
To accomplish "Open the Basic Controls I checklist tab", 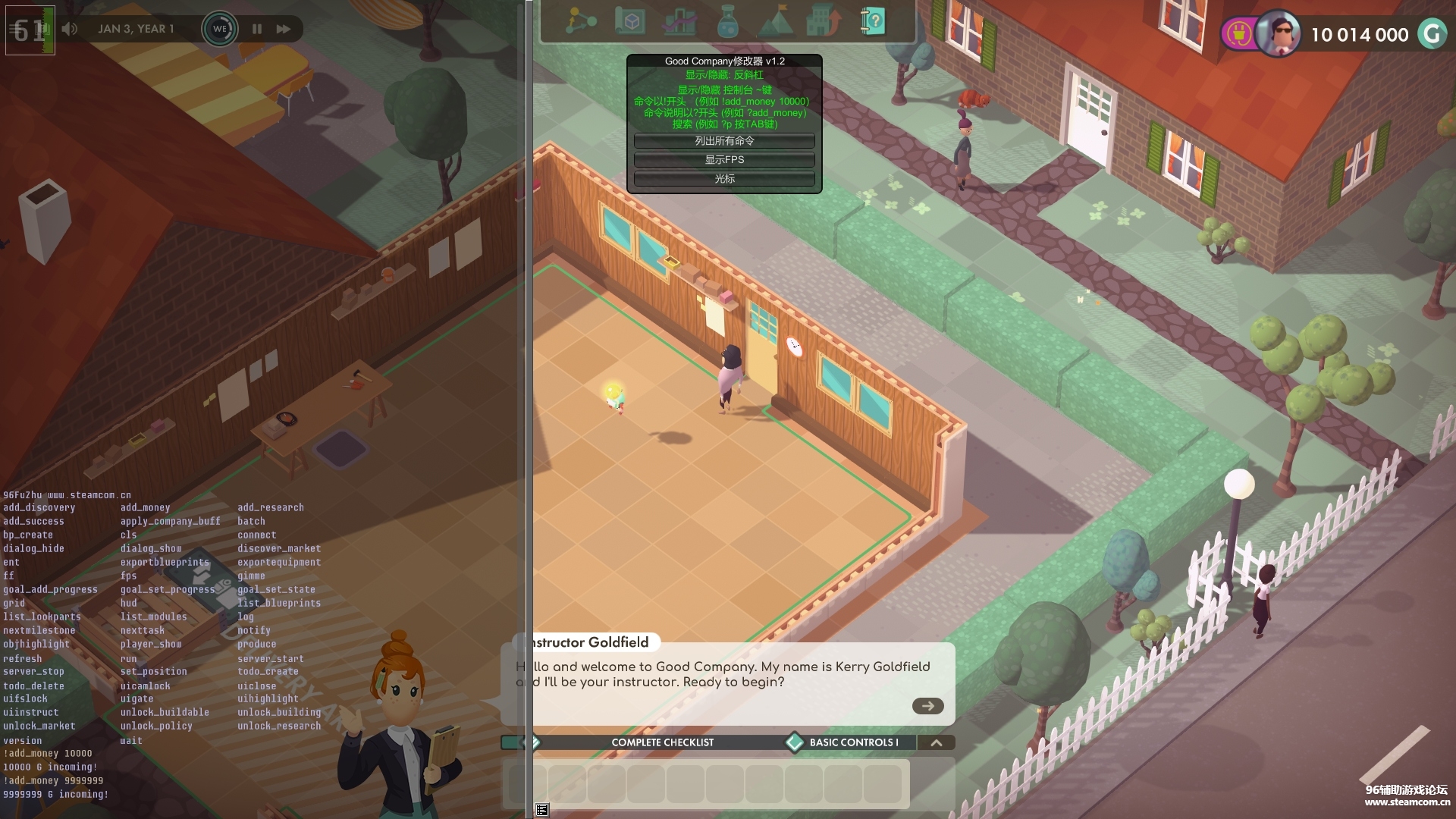I will 853,742.
